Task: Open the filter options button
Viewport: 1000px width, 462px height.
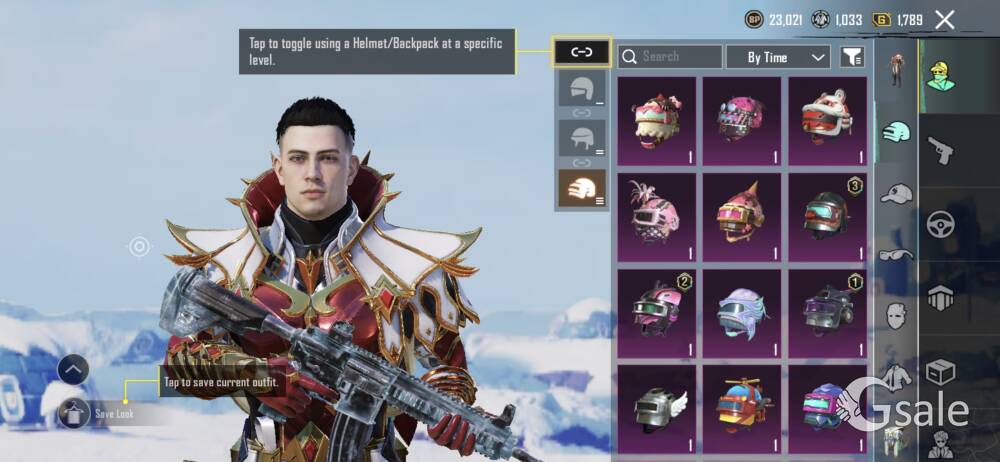Action: coord(852,58)
